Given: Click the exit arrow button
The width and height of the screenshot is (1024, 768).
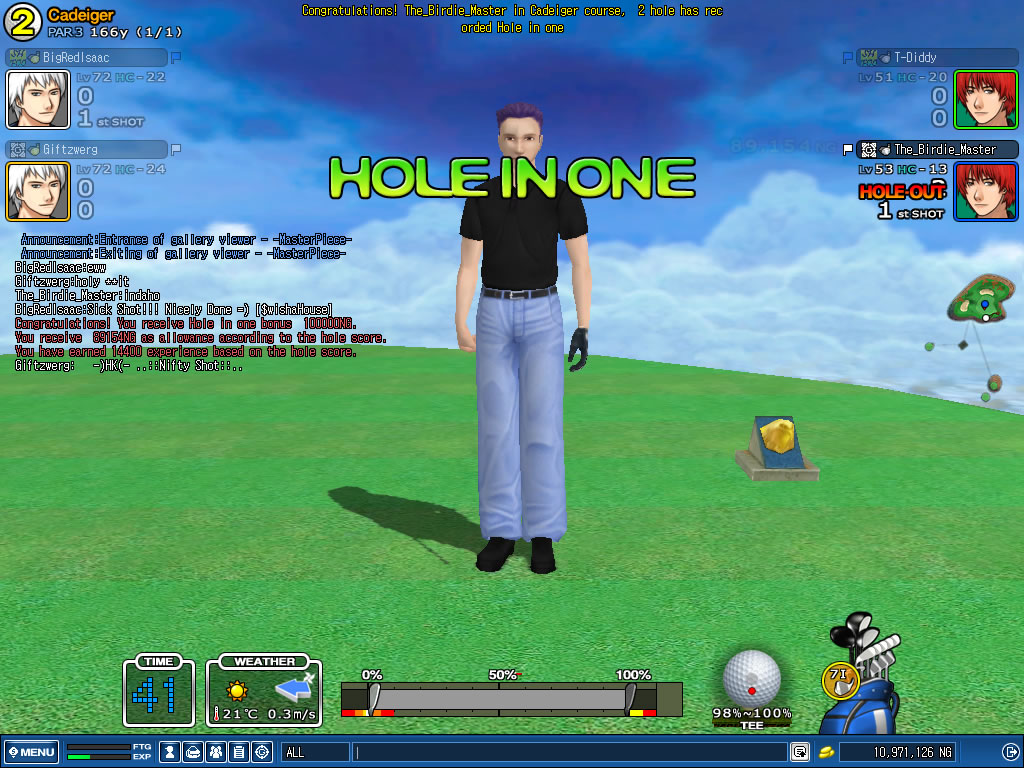Looking at the screenshot, I should [x=1010, y=752].
